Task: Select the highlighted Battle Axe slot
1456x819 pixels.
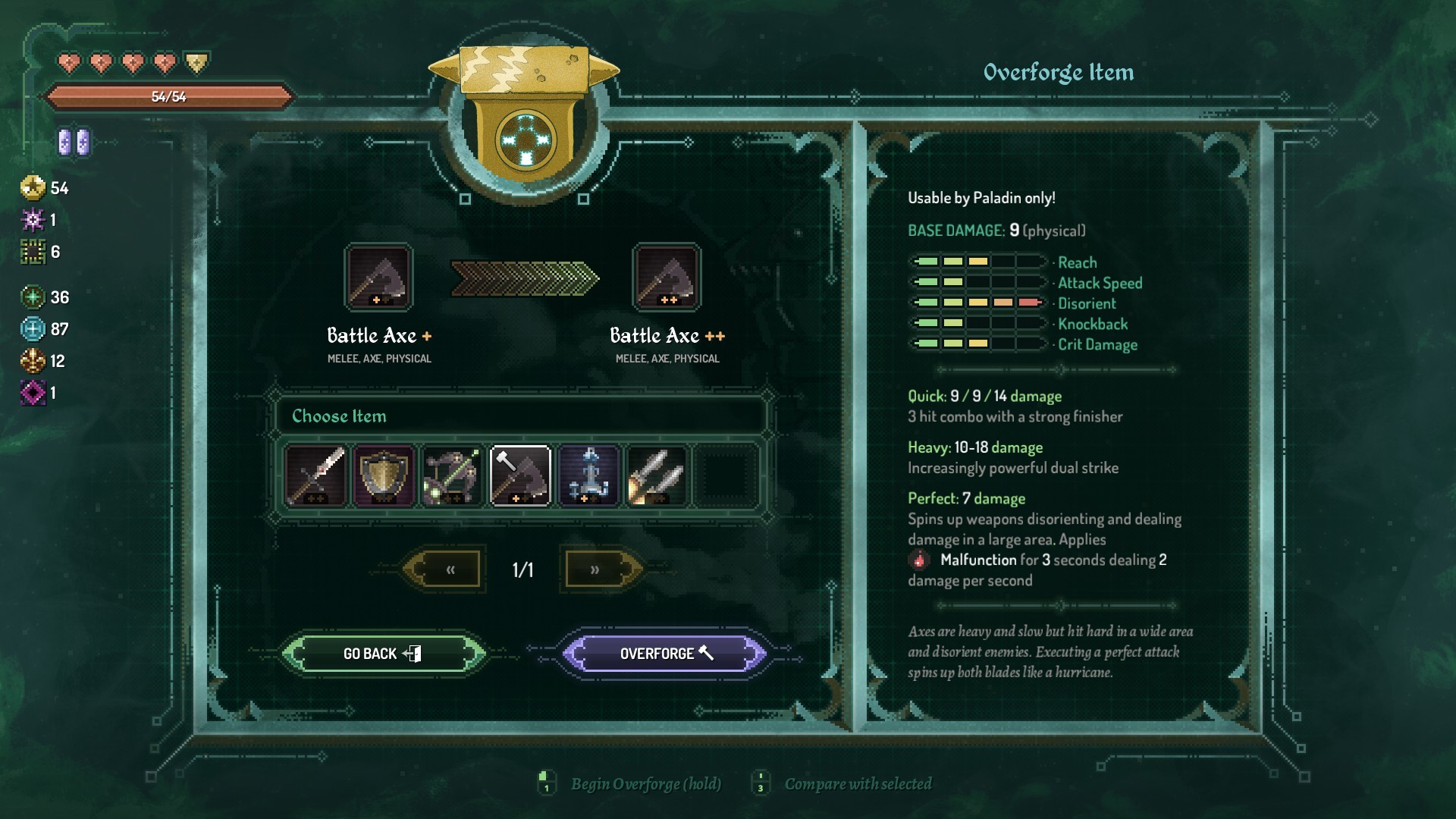Action: [520, 475]
